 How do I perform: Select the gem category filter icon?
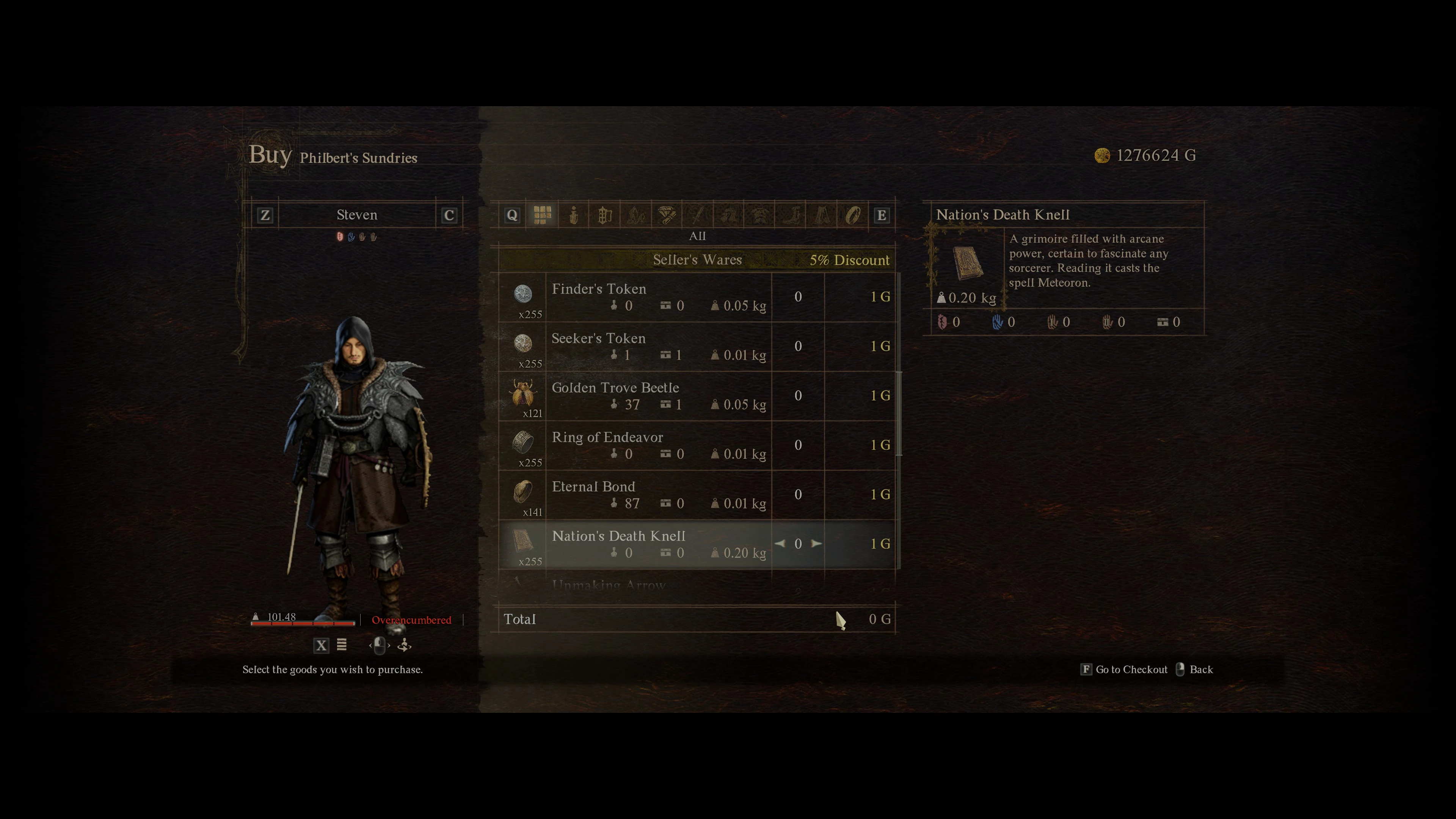click(x=667, y=214)
